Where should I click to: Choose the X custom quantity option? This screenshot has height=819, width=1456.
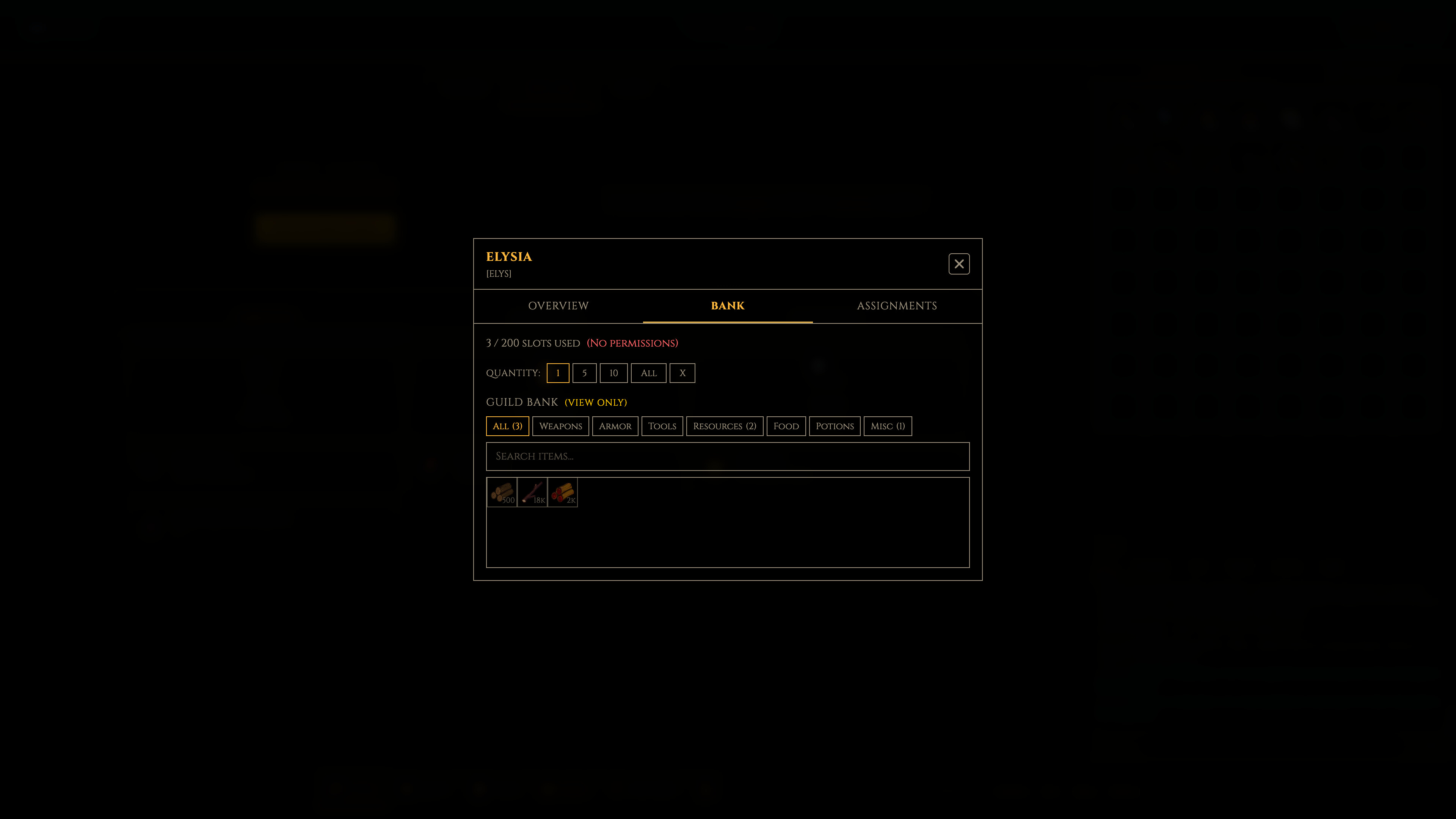coord(682,373)
